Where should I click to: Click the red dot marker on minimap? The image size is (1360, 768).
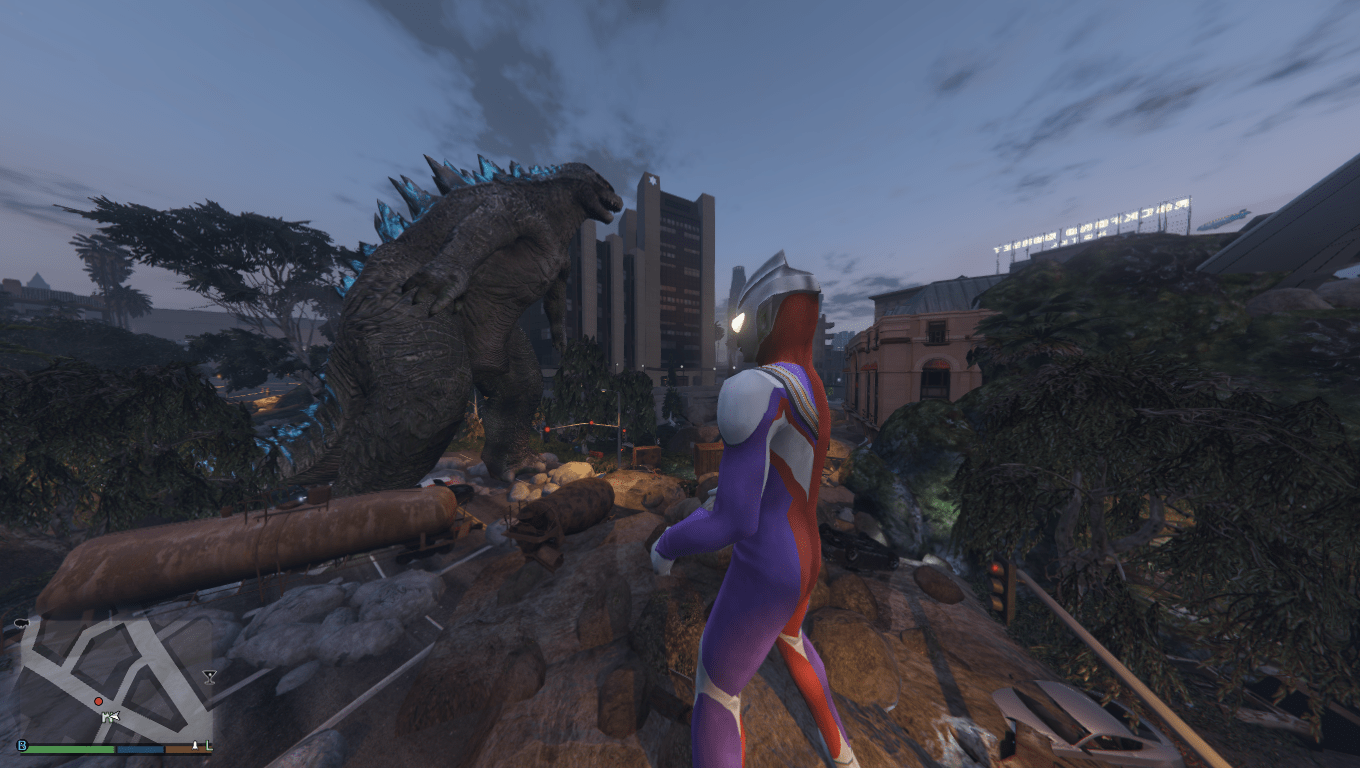pos(98,702)
